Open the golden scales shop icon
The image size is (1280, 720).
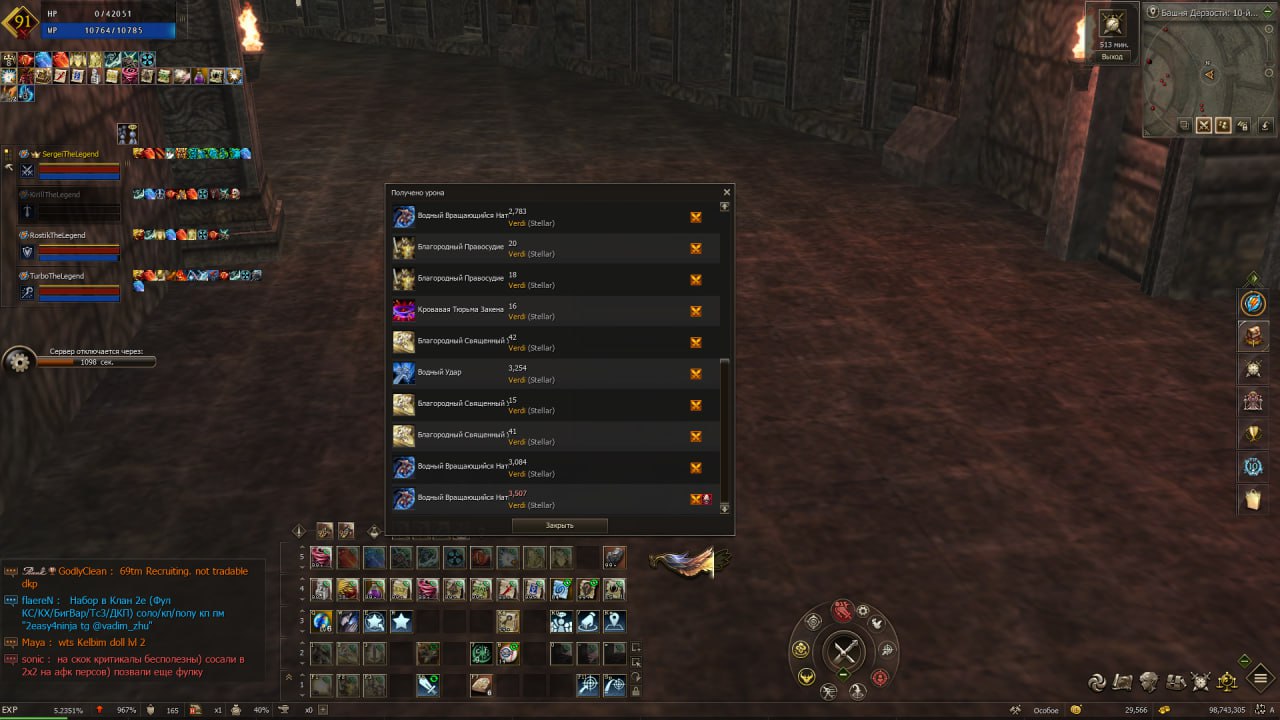pos(1227,682)
